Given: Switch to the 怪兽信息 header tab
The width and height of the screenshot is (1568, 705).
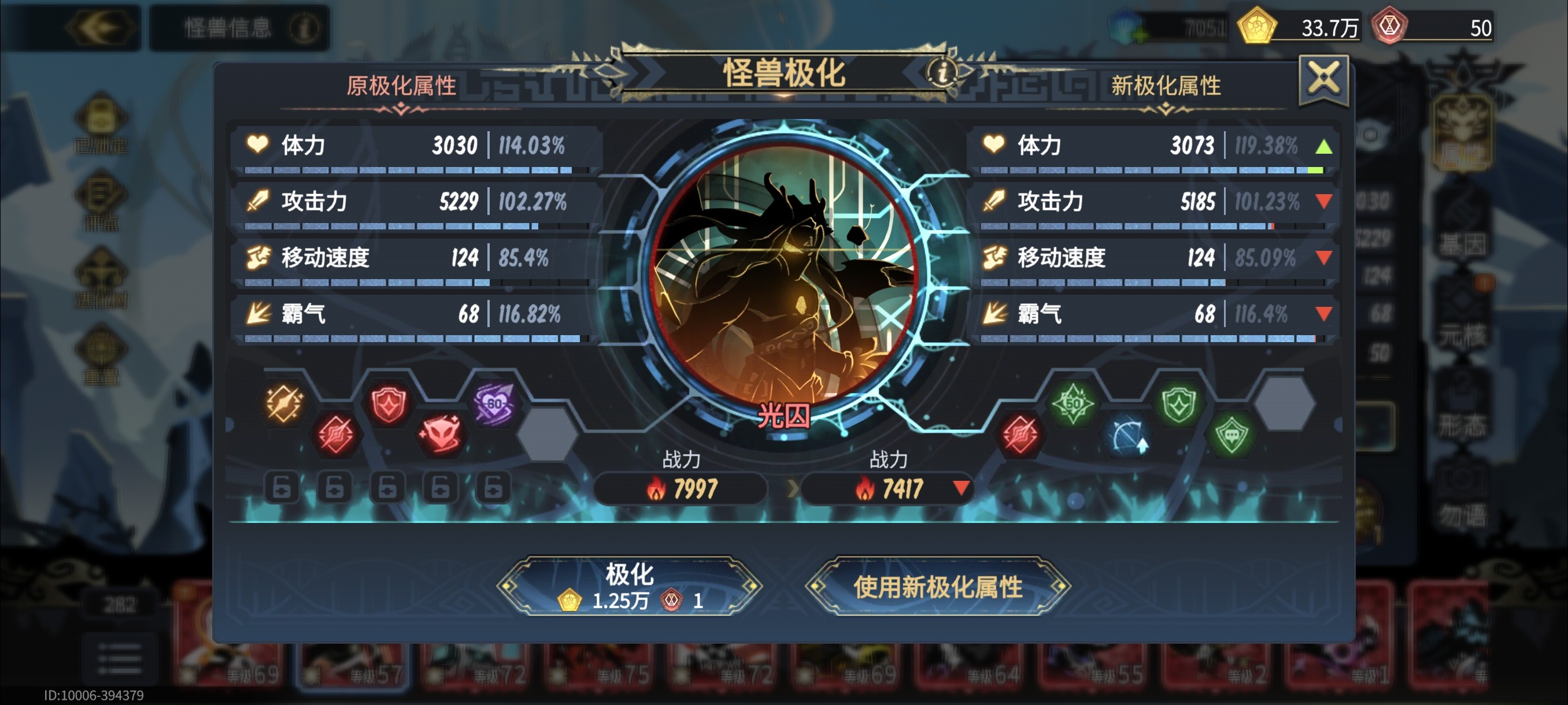Looking at the screenshot, I should (228, 27).
